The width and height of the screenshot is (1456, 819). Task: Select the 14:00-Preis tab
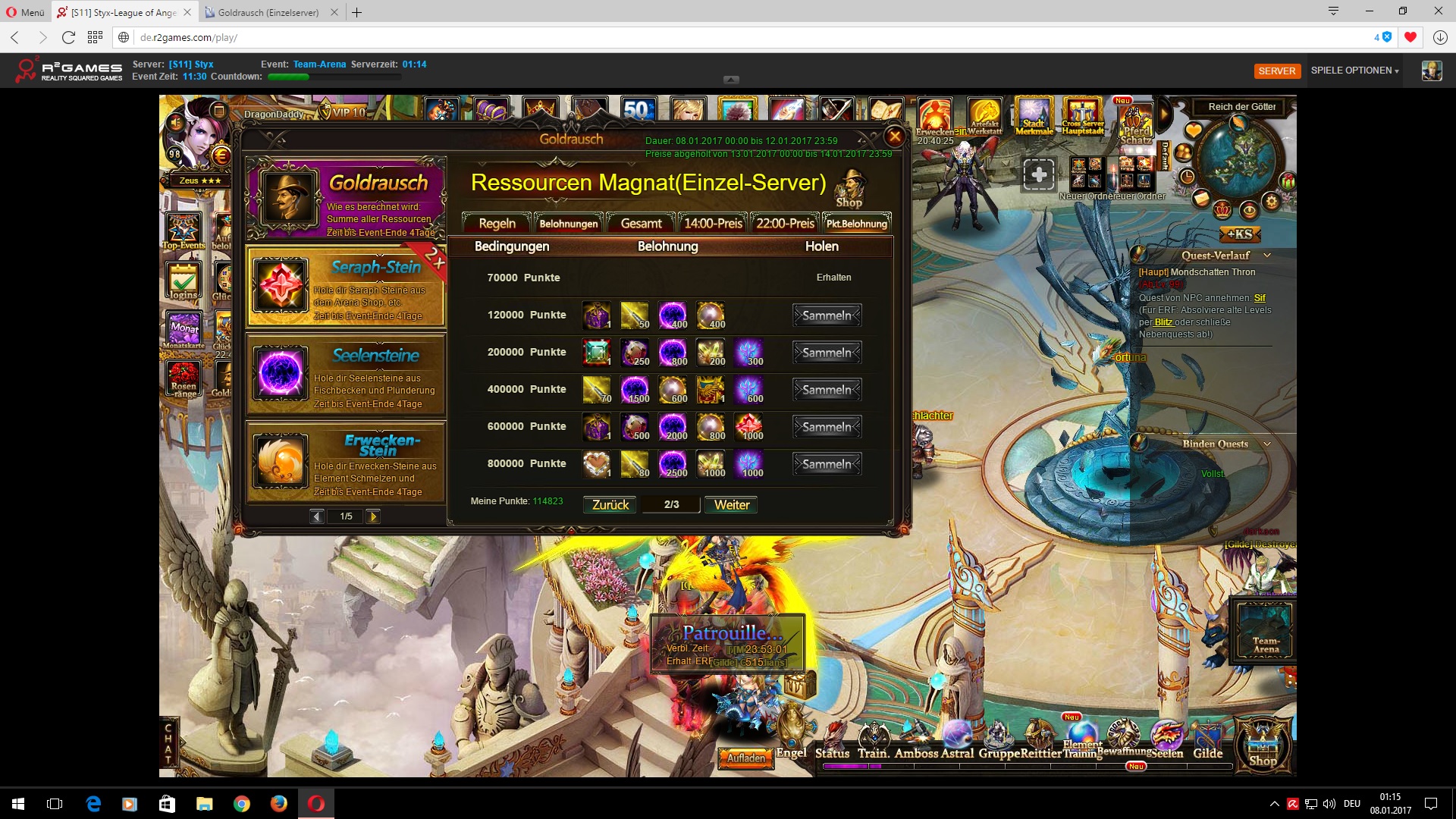coord(713,224)
